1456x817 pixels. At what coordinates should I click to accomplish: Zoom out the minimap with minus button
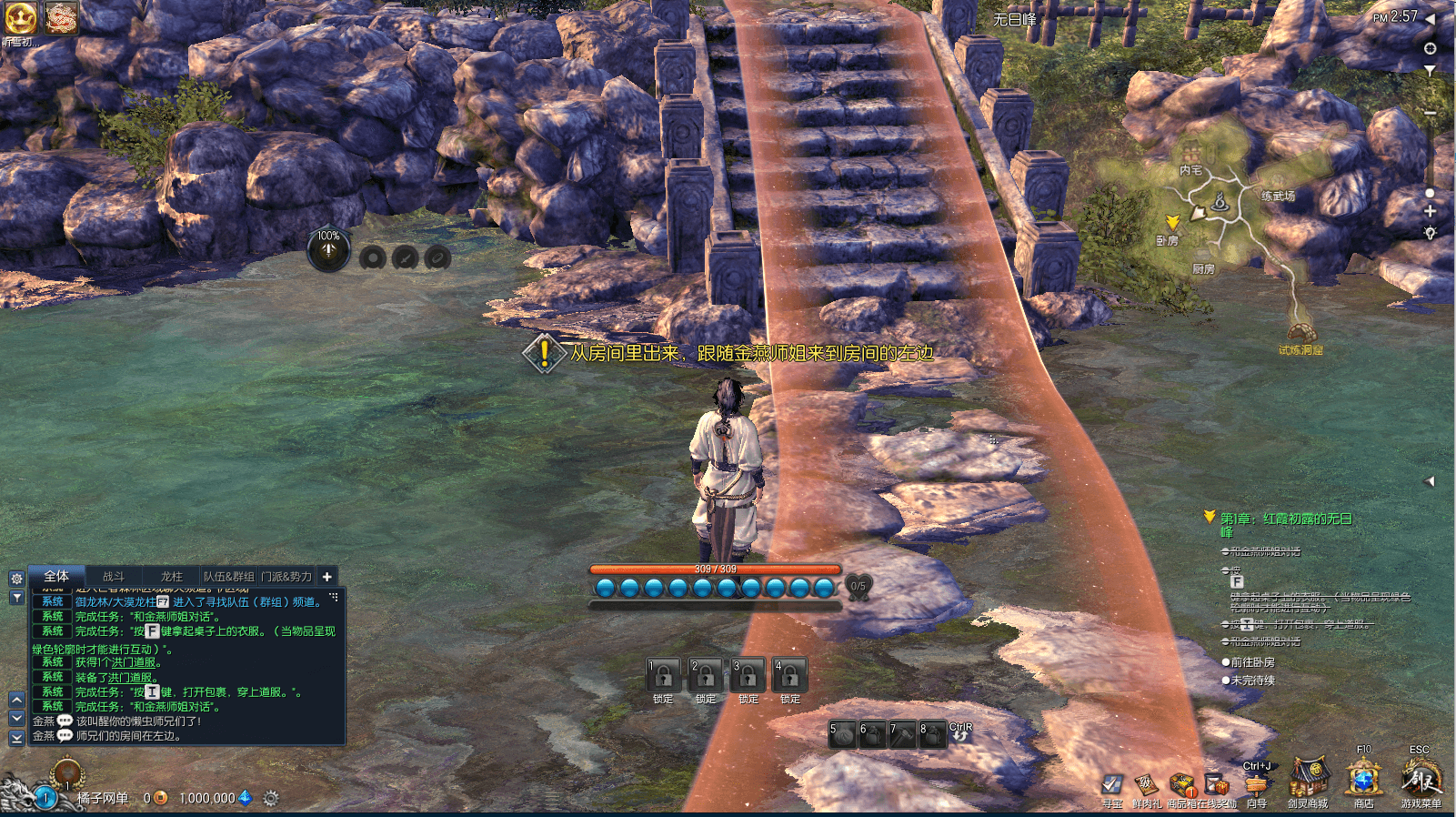[1430, 113]
